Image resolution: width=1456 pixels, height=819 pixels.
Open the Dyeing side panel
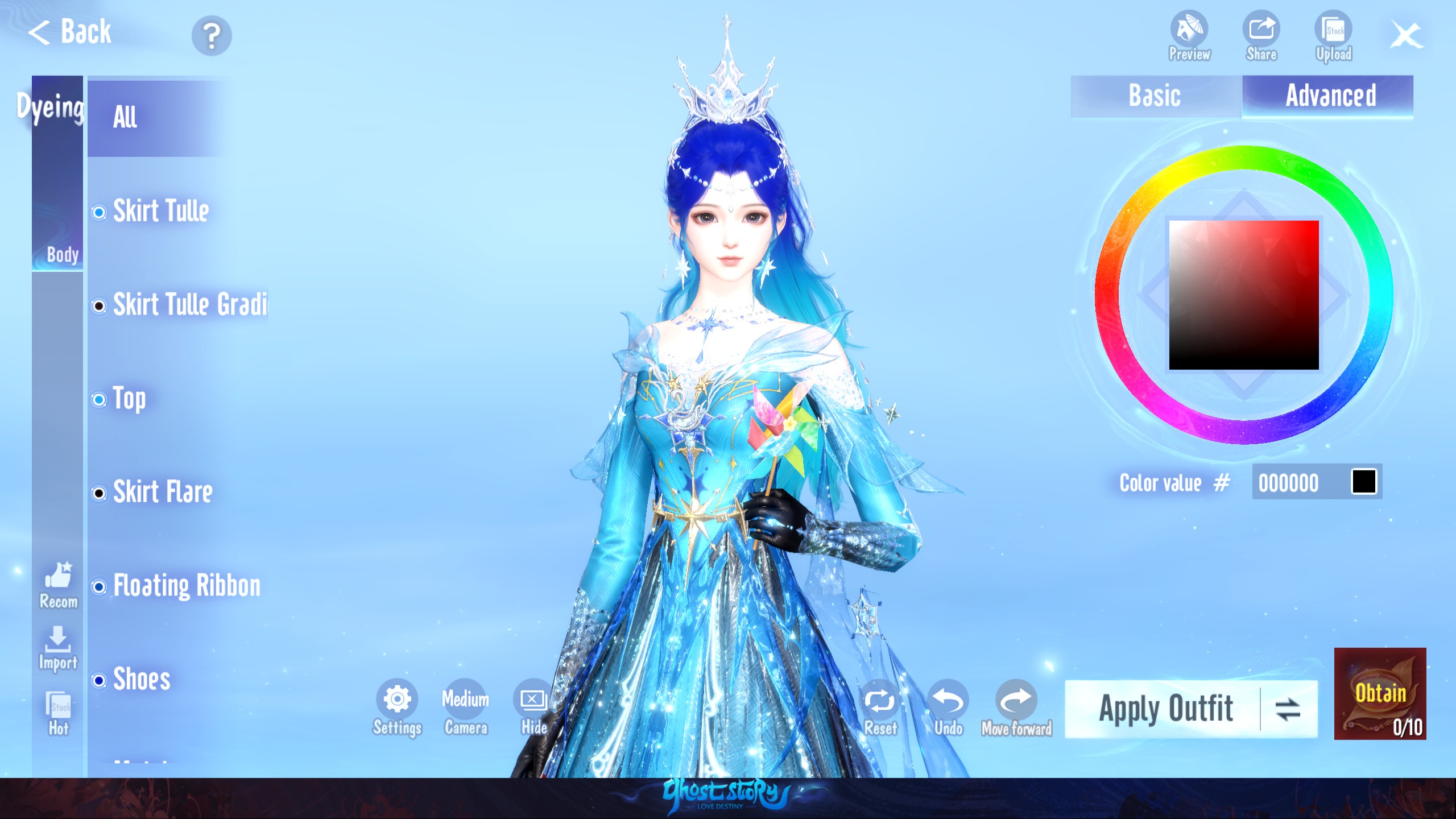[x=50, y=105]
